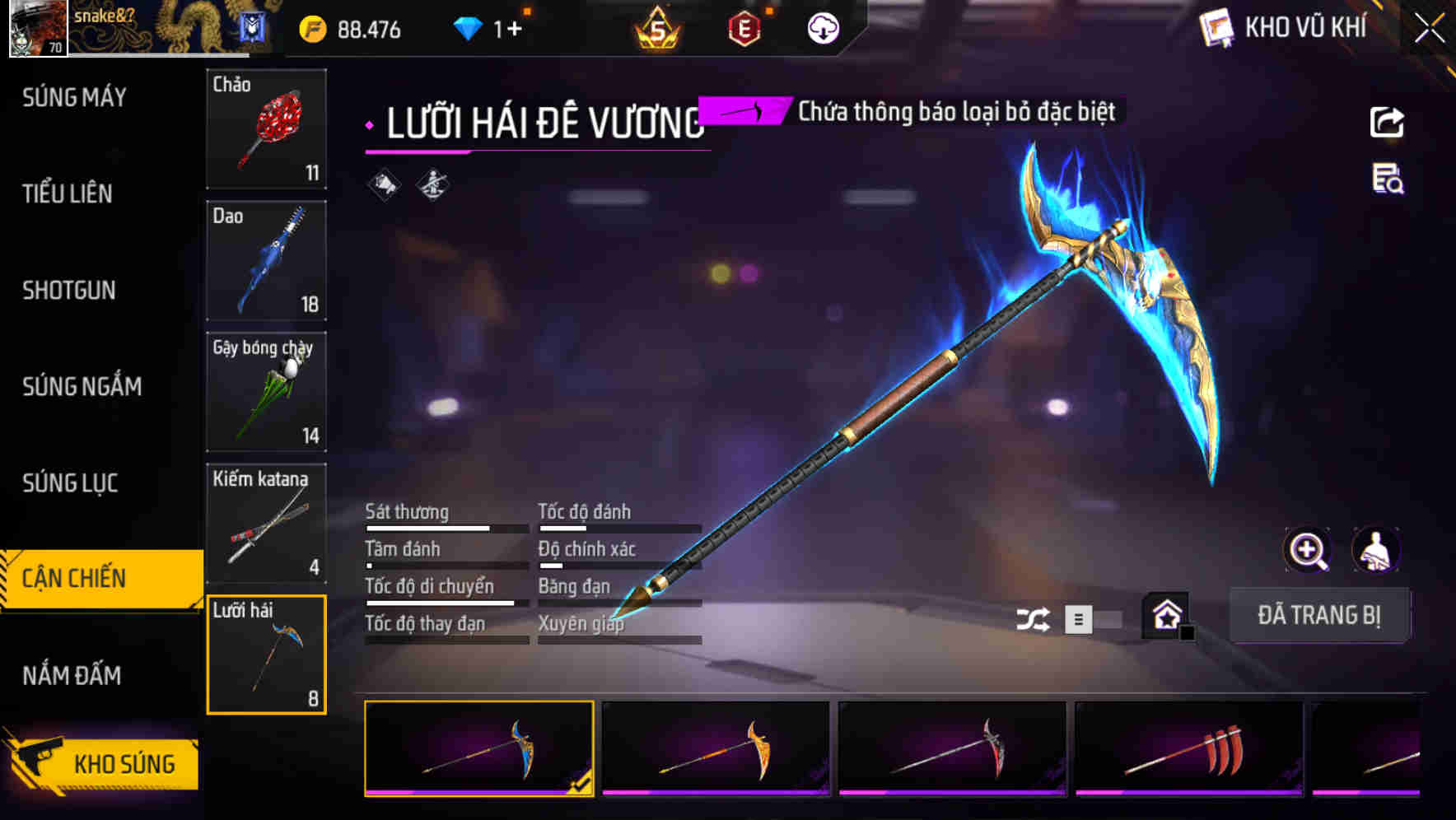
Task: Open the Dao weapon group
Action: tap(266, 261)
